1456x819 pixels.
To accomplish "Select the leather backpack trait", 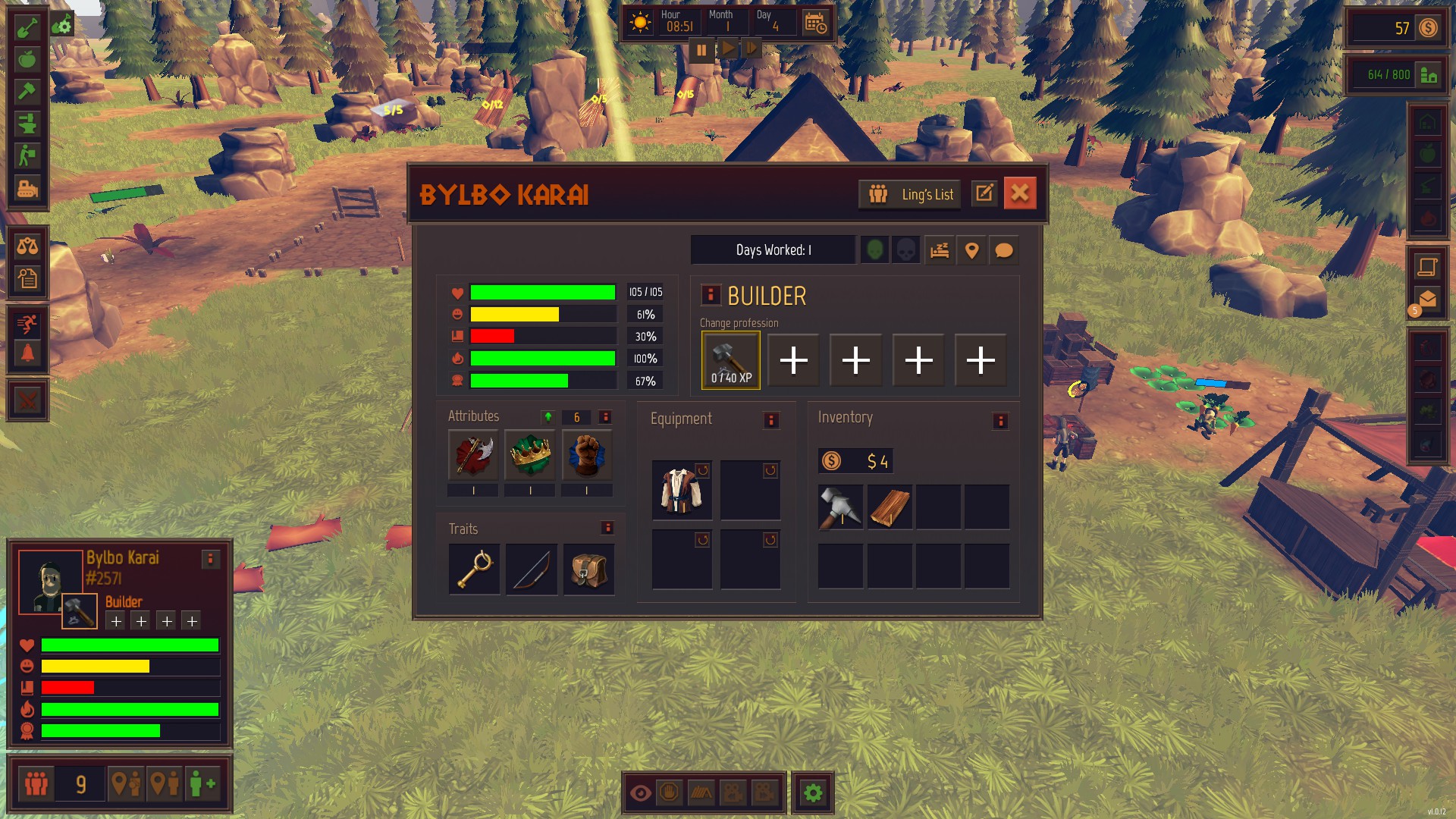I will point(589,570).
